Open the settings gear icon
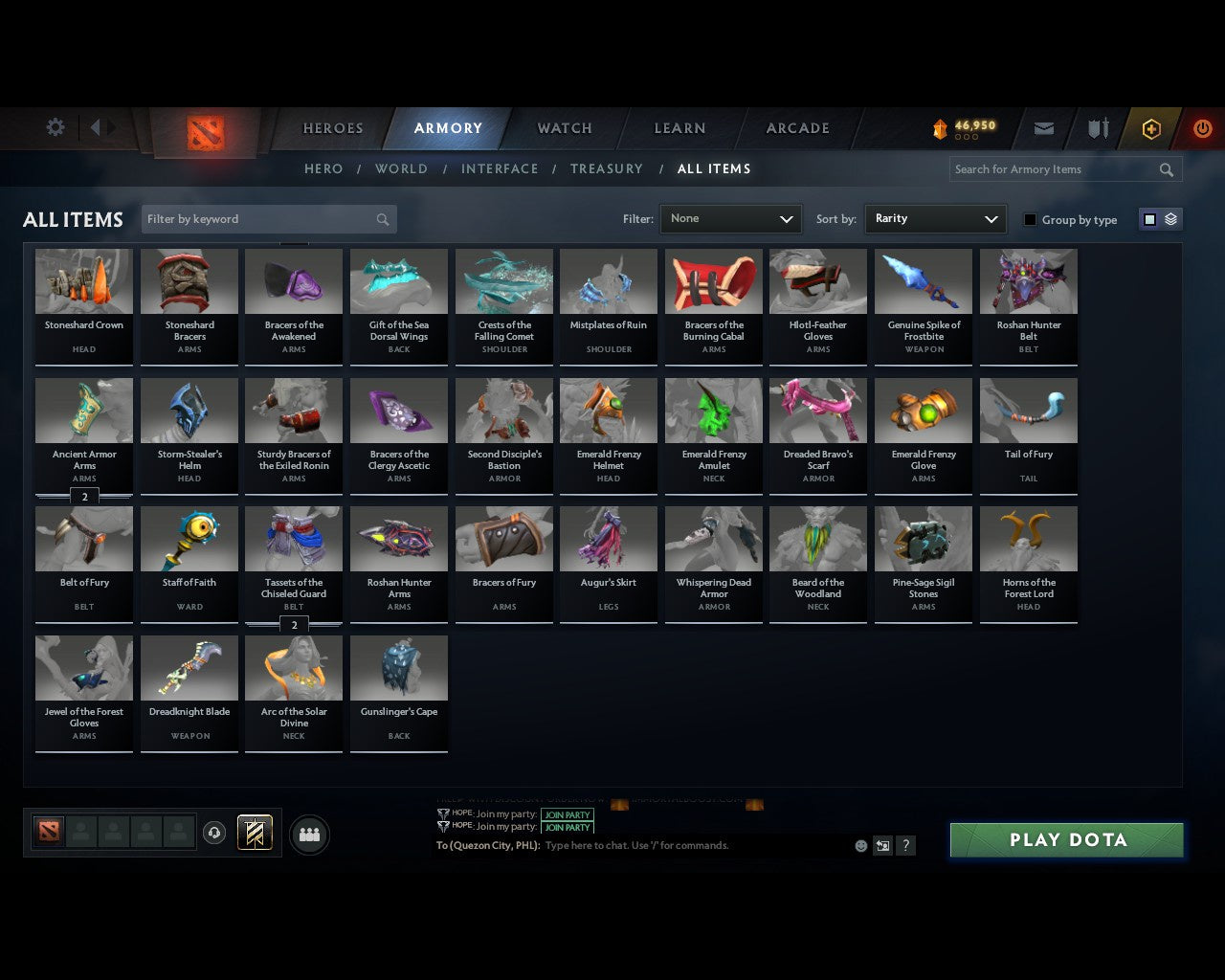The height and width of the screenshot is (980, 1225). 55,126
